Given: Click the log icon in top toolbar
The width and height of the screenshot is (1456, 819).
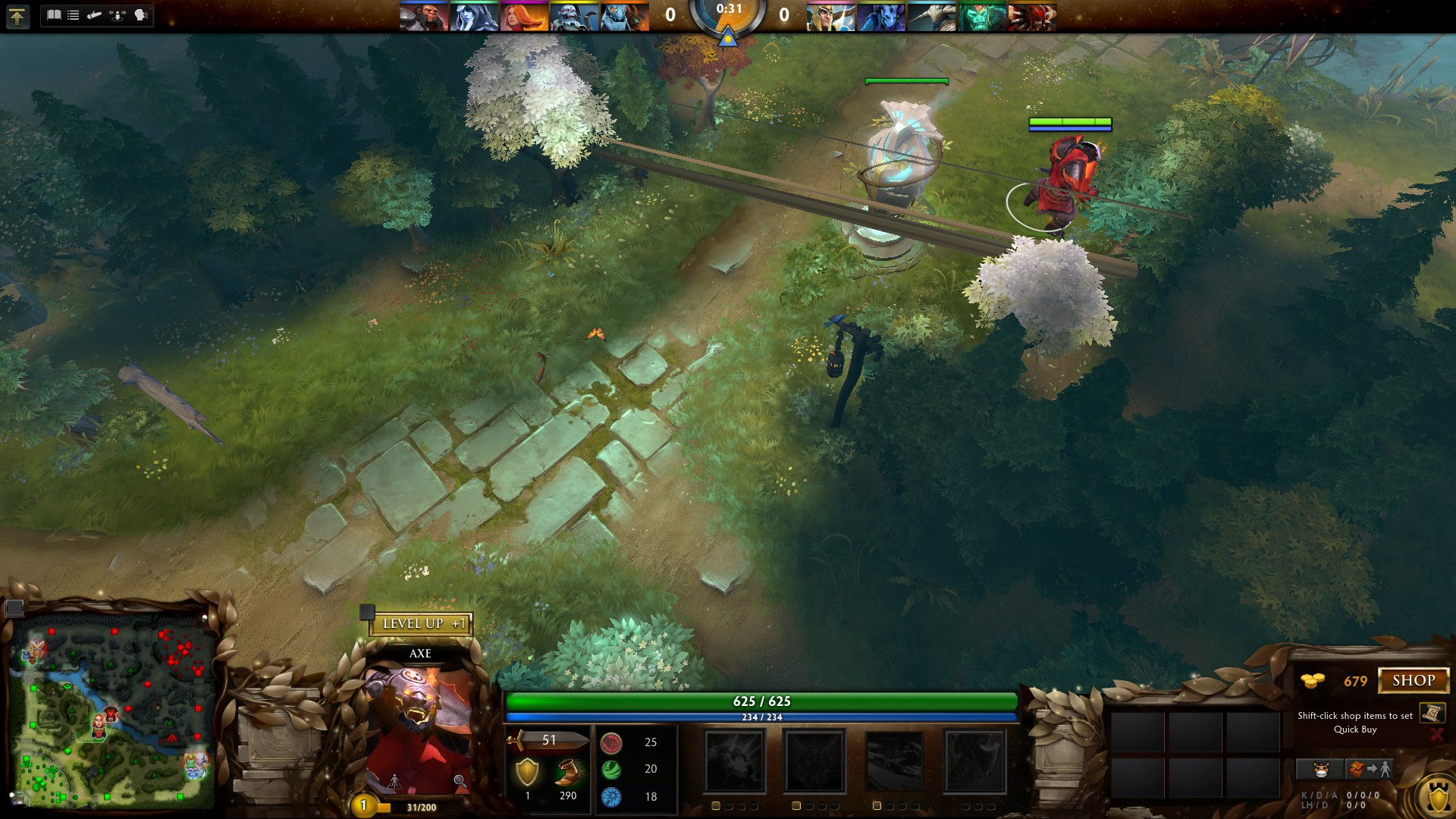Looking at the screenshot, I should pos(95,15).
